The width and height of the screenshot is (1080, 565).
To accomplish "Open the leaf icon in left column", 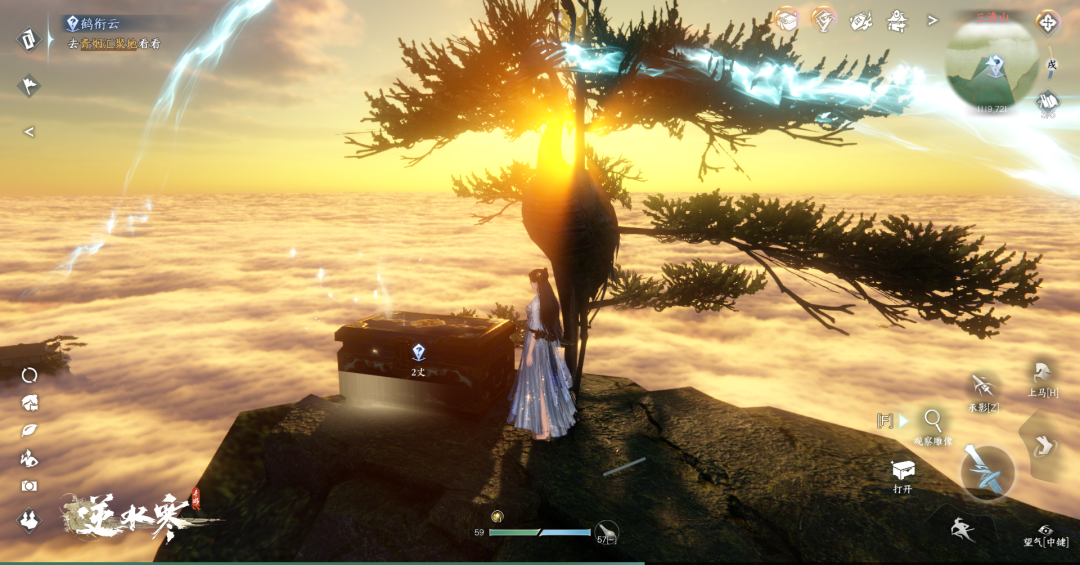I will [x=29, y=431].
